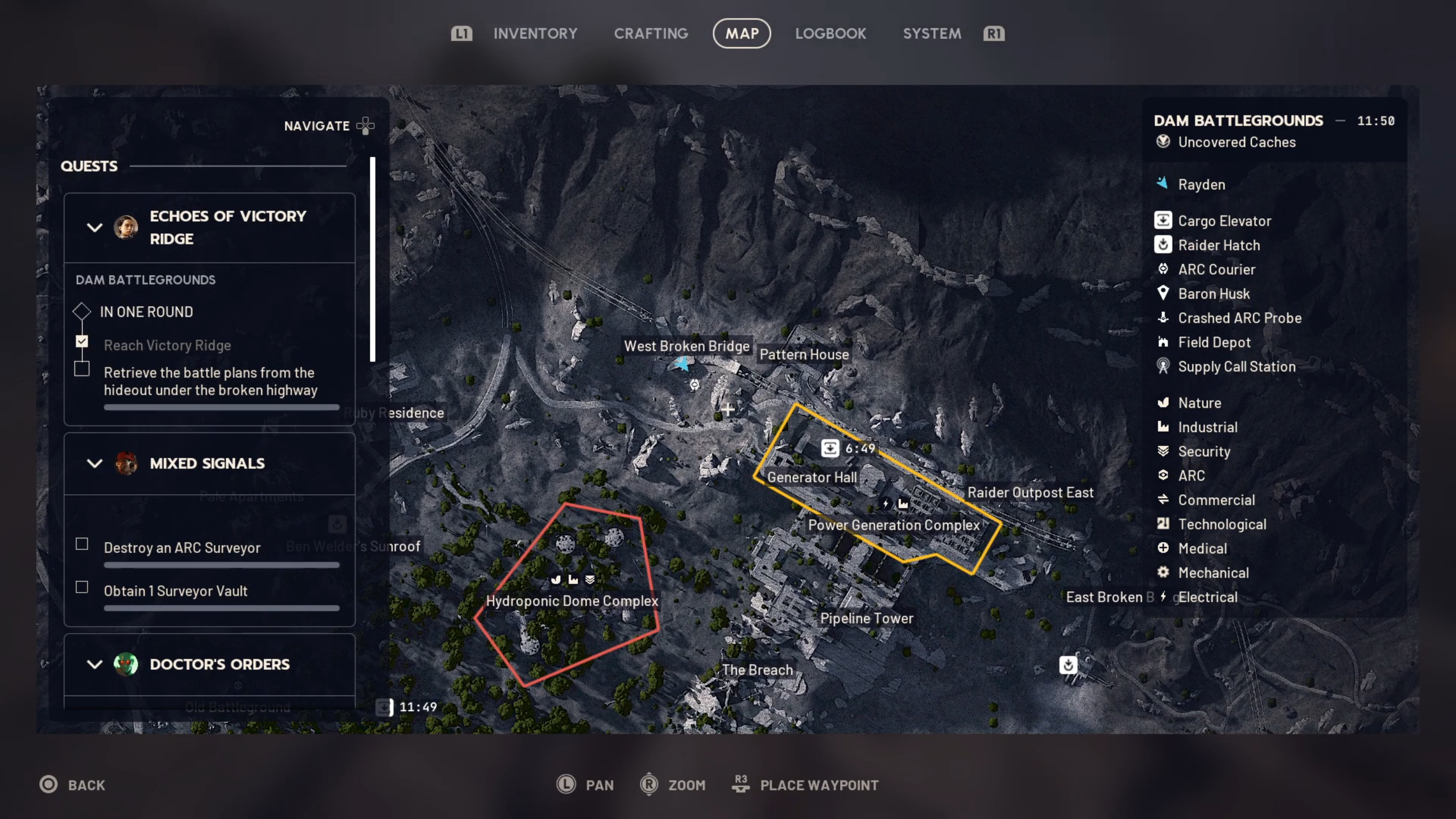Check the Obtain 1 Surveyor Vault objective

82,588
